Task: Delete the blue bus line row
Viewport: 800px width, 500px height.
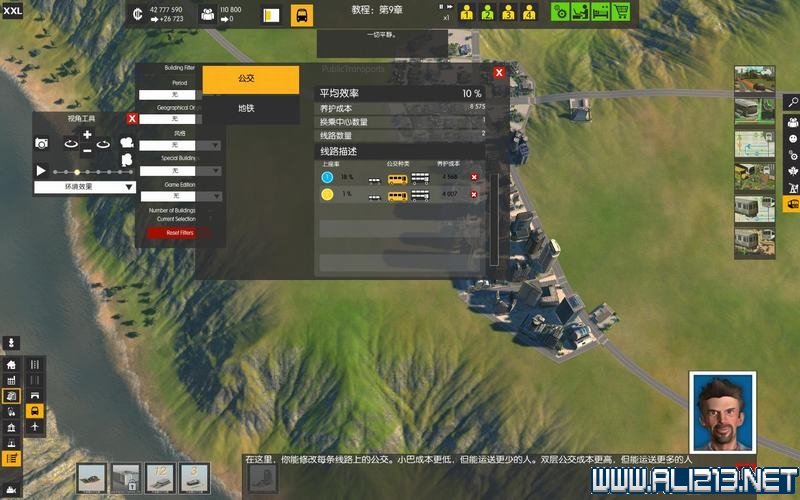Action: 474,177
